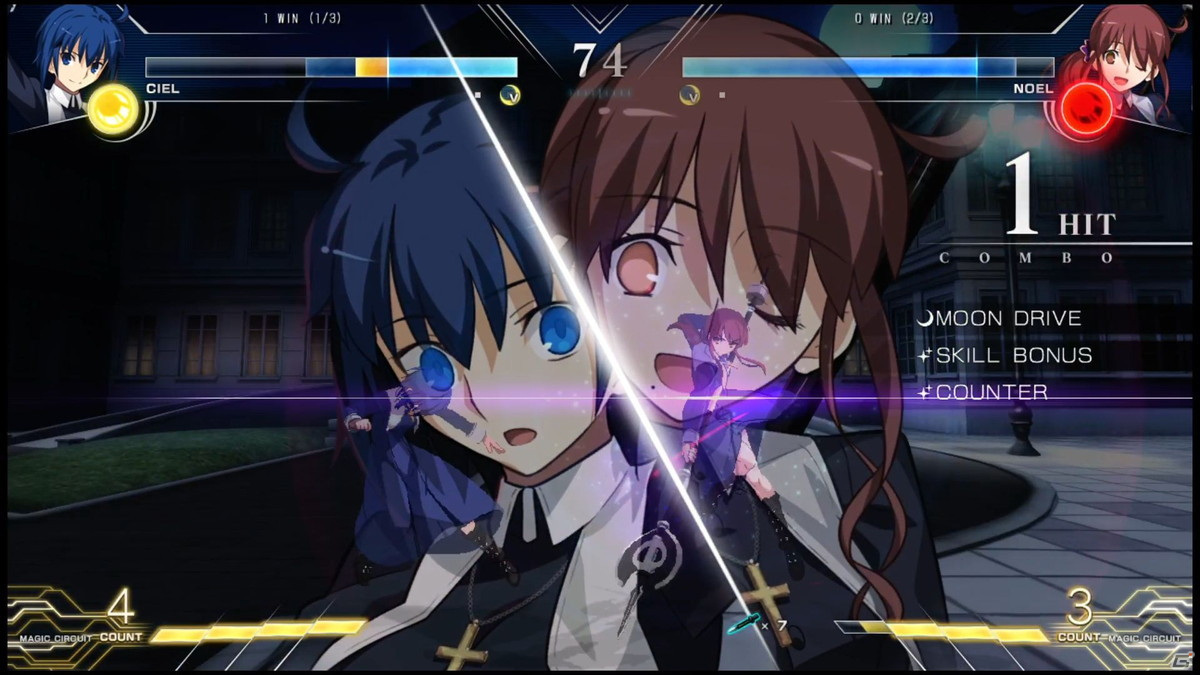
Task: Select Ciel's yellow moon icon
Action: tap(112, 107)
